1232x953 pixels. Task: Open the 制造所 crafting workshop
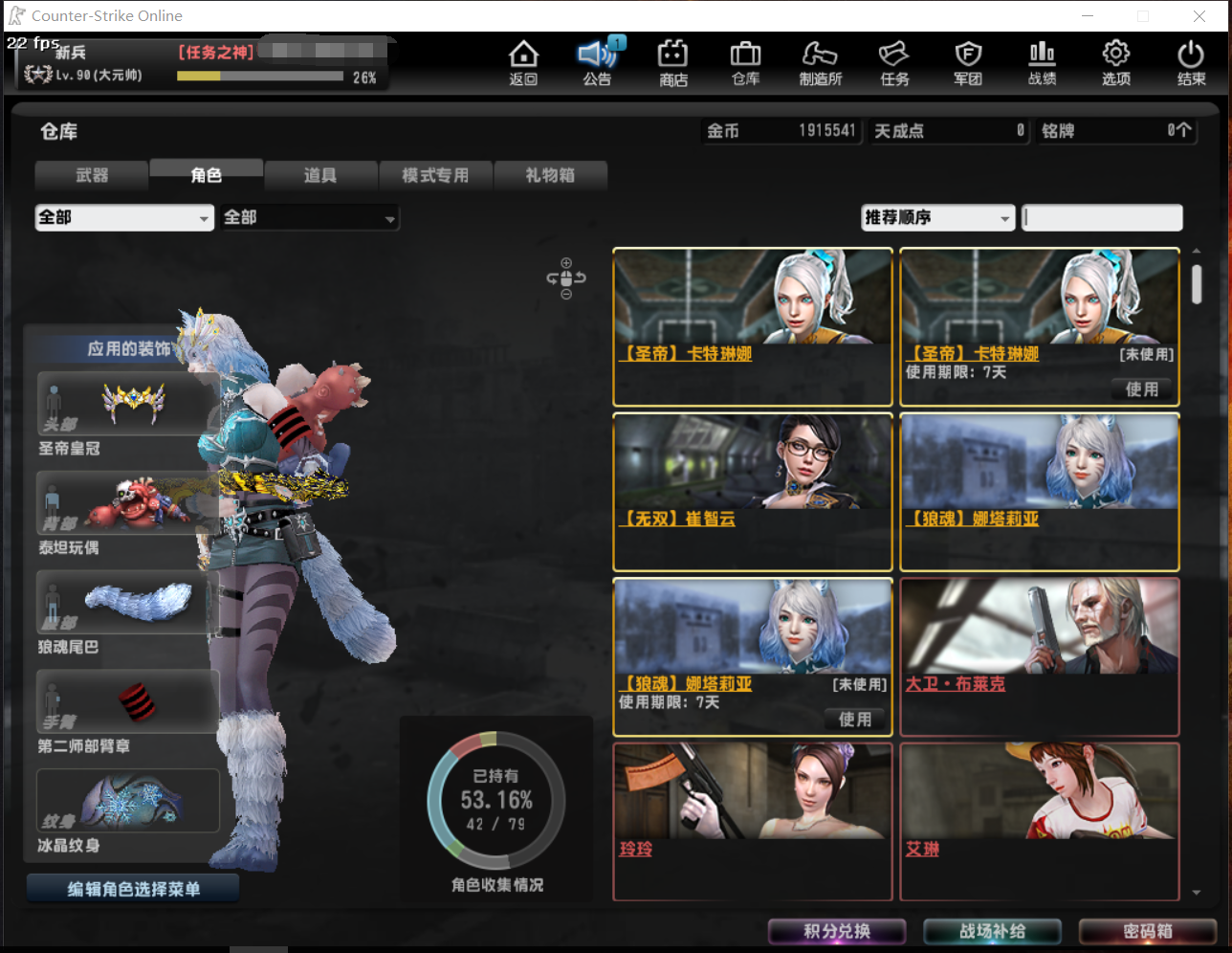pos(819,62)
